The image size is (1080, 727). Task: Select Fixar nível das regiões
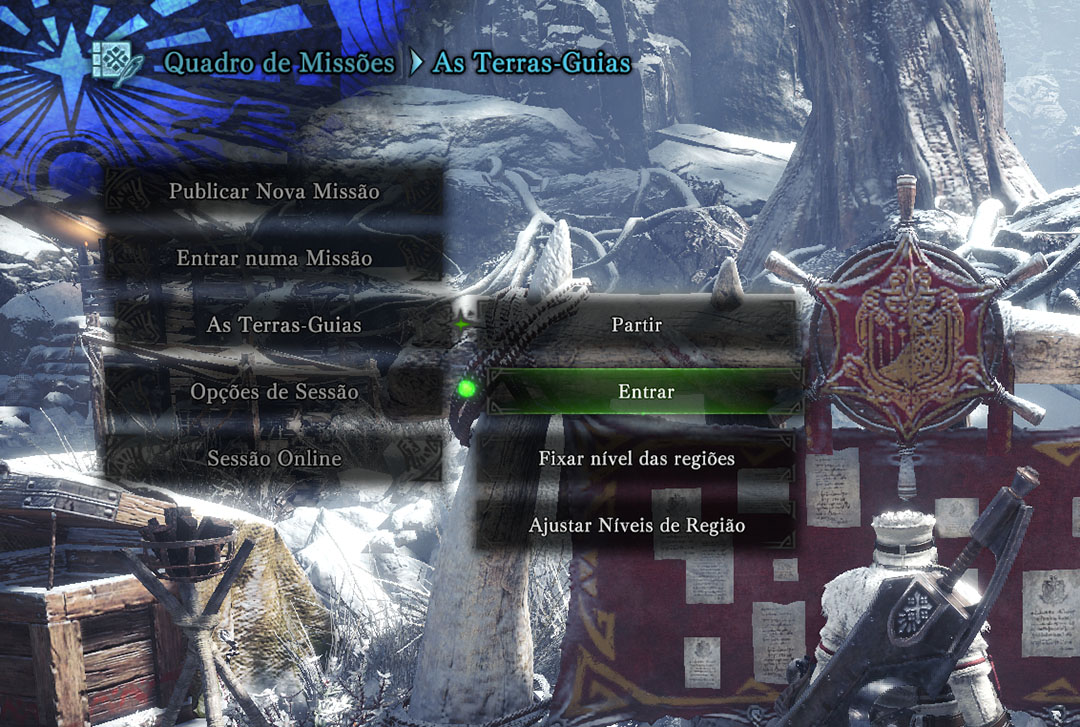pos(637,459)
